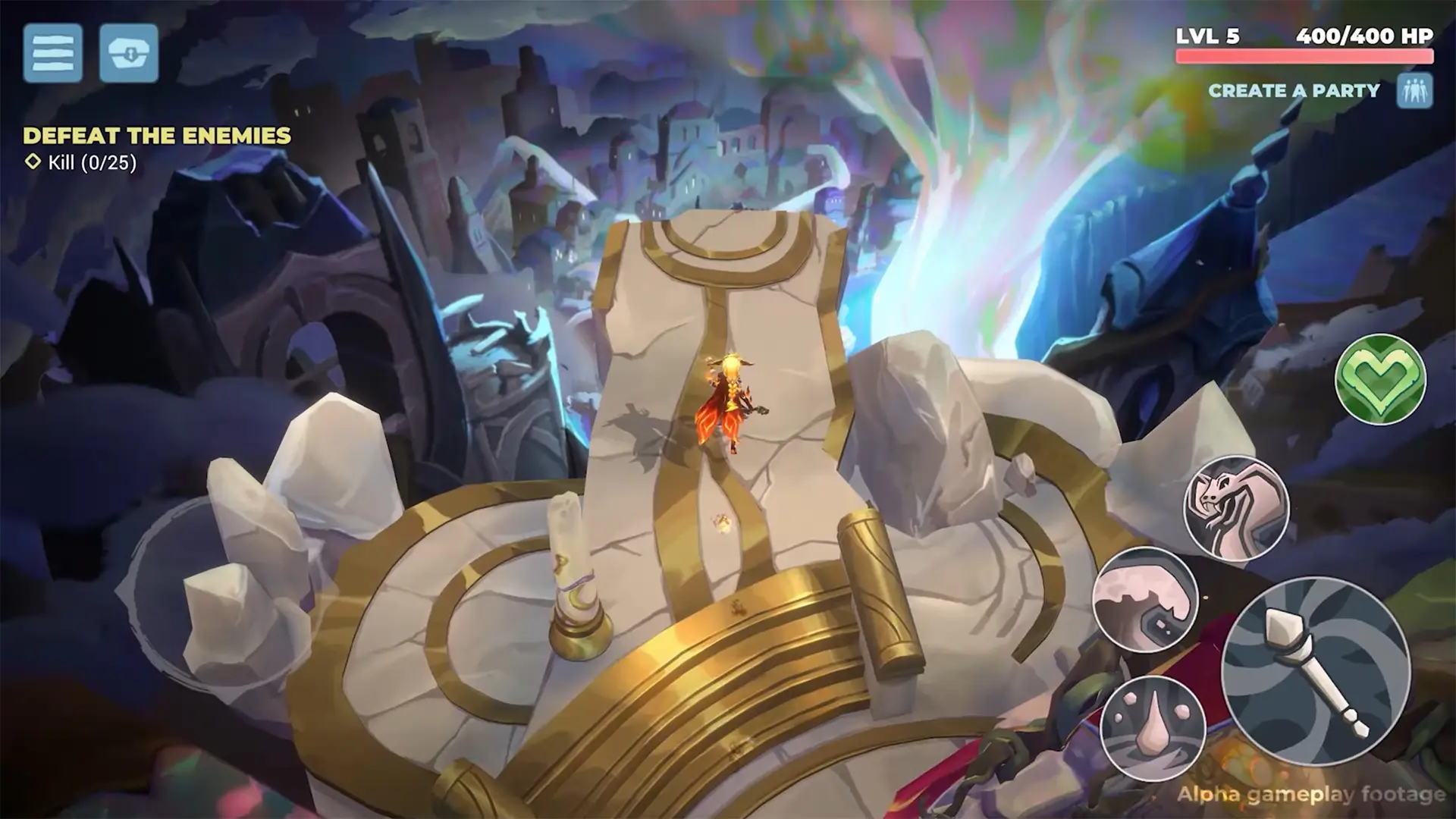Tap the party members icon

coord(1417,90)
